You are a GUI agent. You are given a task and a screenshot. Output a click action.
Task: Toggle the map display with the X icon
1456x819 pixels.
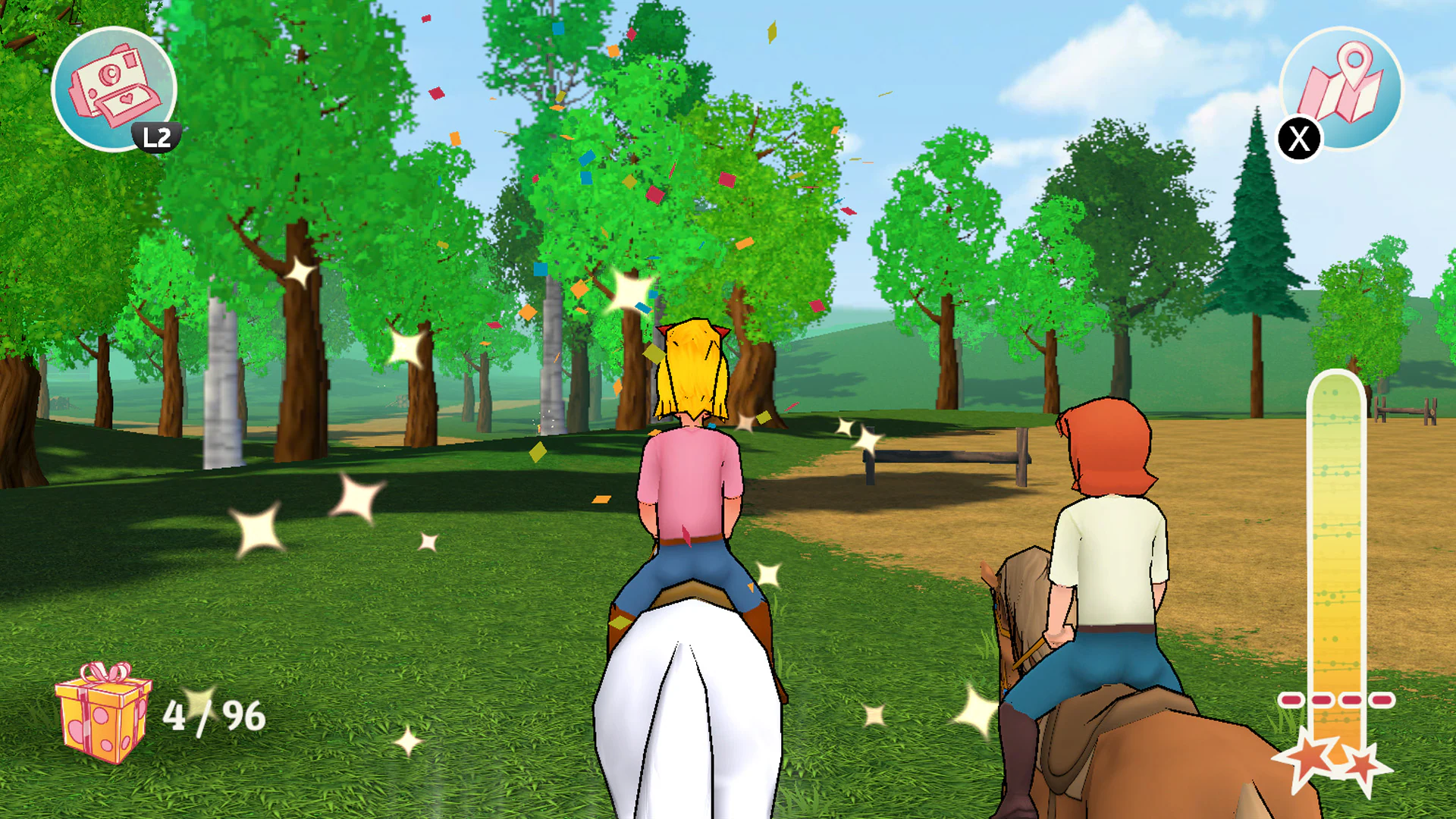click(1299, 138)
